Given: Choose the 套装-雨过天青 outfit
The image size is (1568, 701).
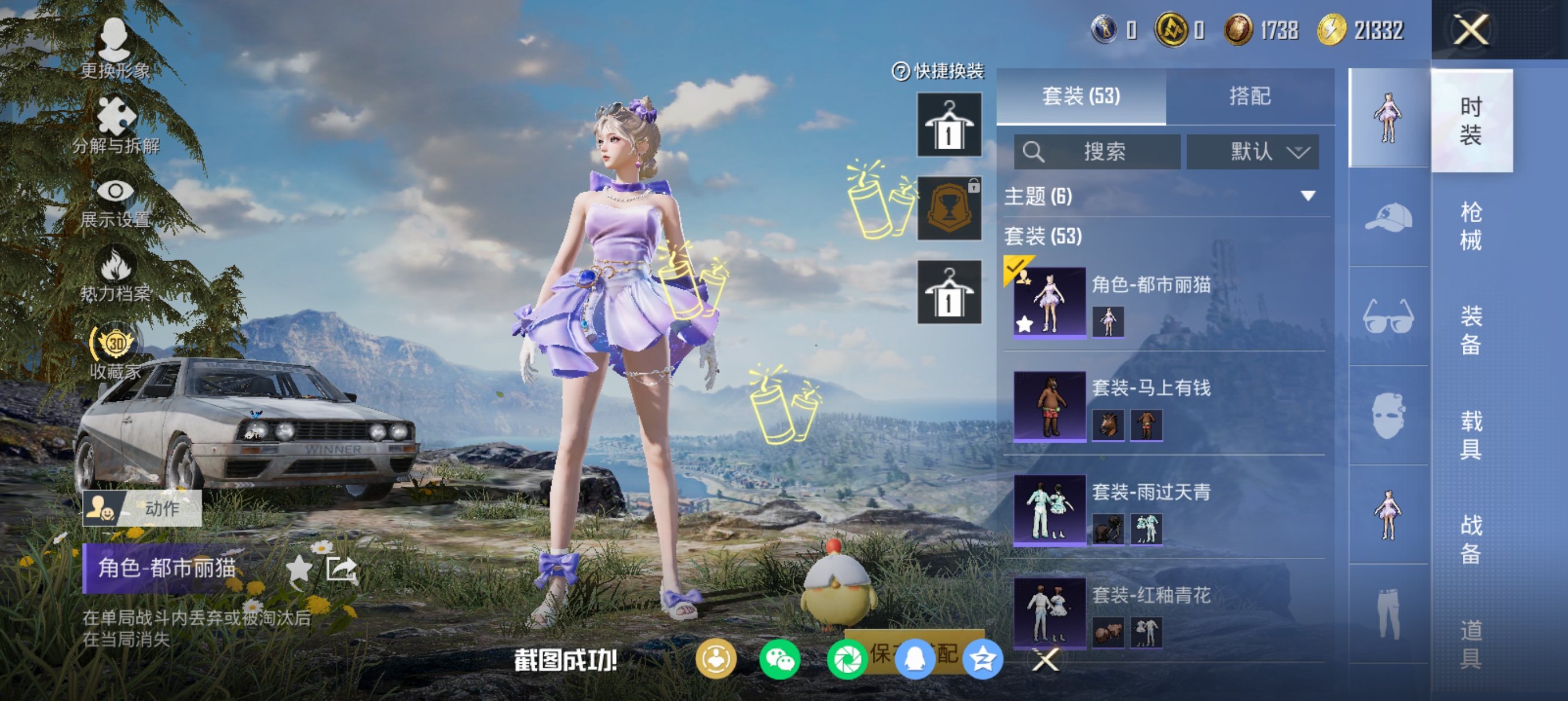Looking at the screenshot, I should (x=1151, y=509).
